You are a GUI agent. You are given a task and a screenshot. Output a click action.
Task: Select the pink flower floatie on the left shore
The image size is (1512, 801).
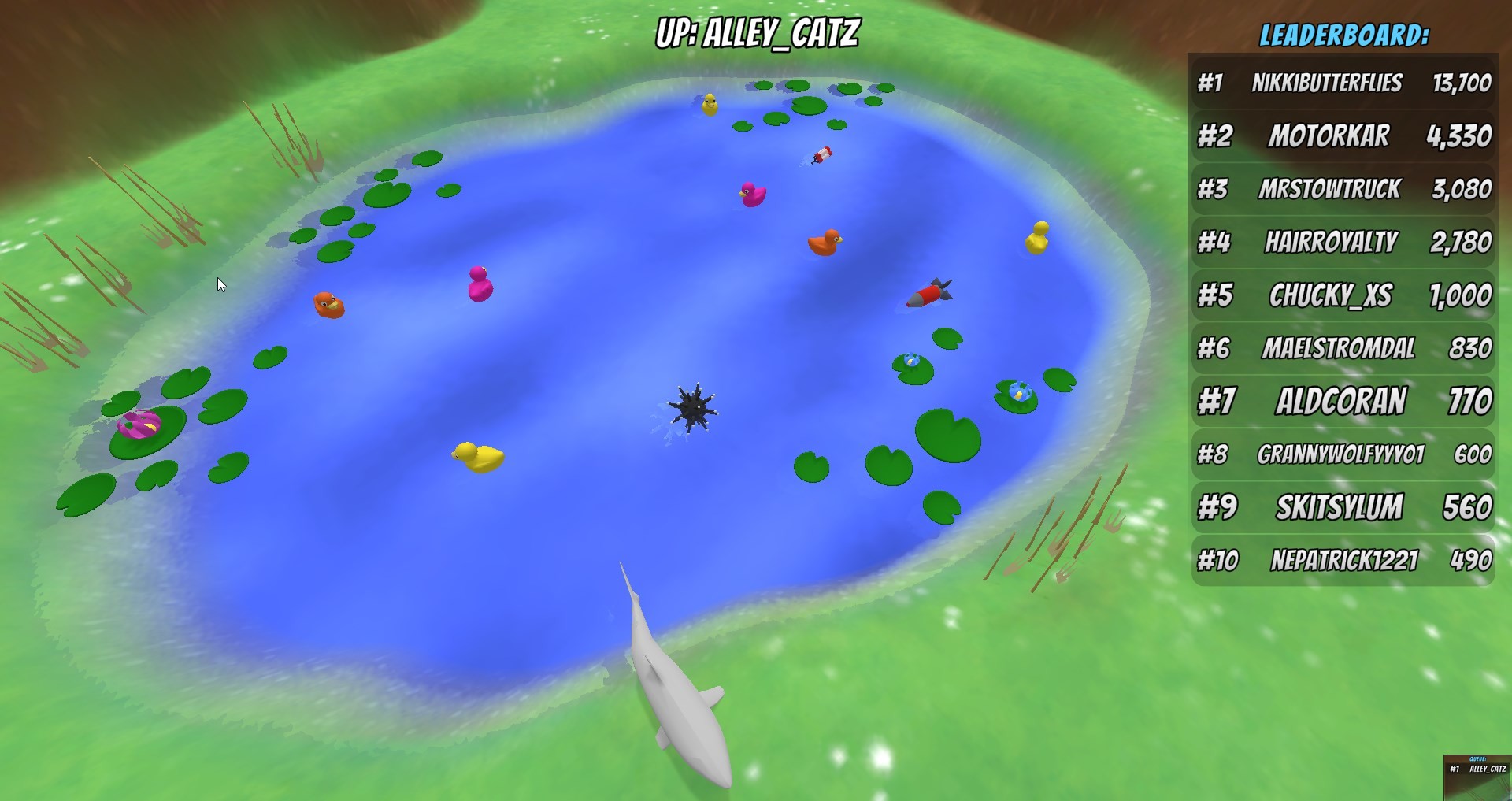138,425
